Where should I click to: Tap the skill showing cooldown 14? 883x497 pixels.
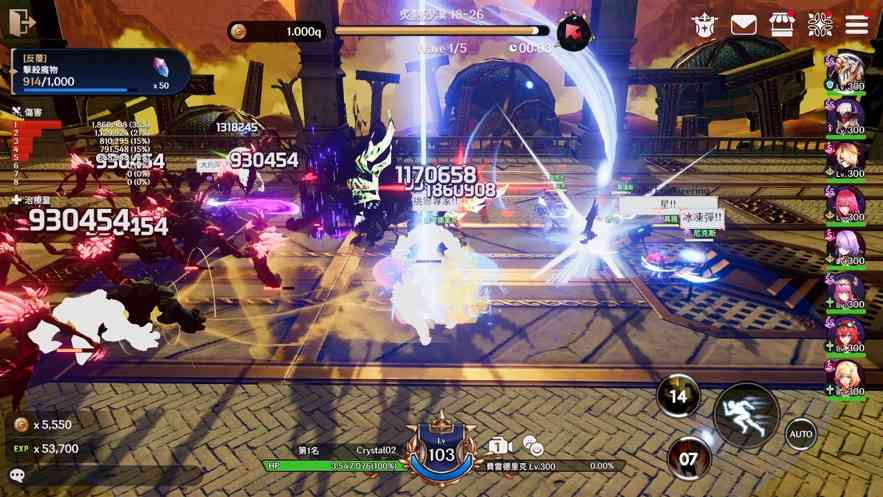[x=678, y=396]
